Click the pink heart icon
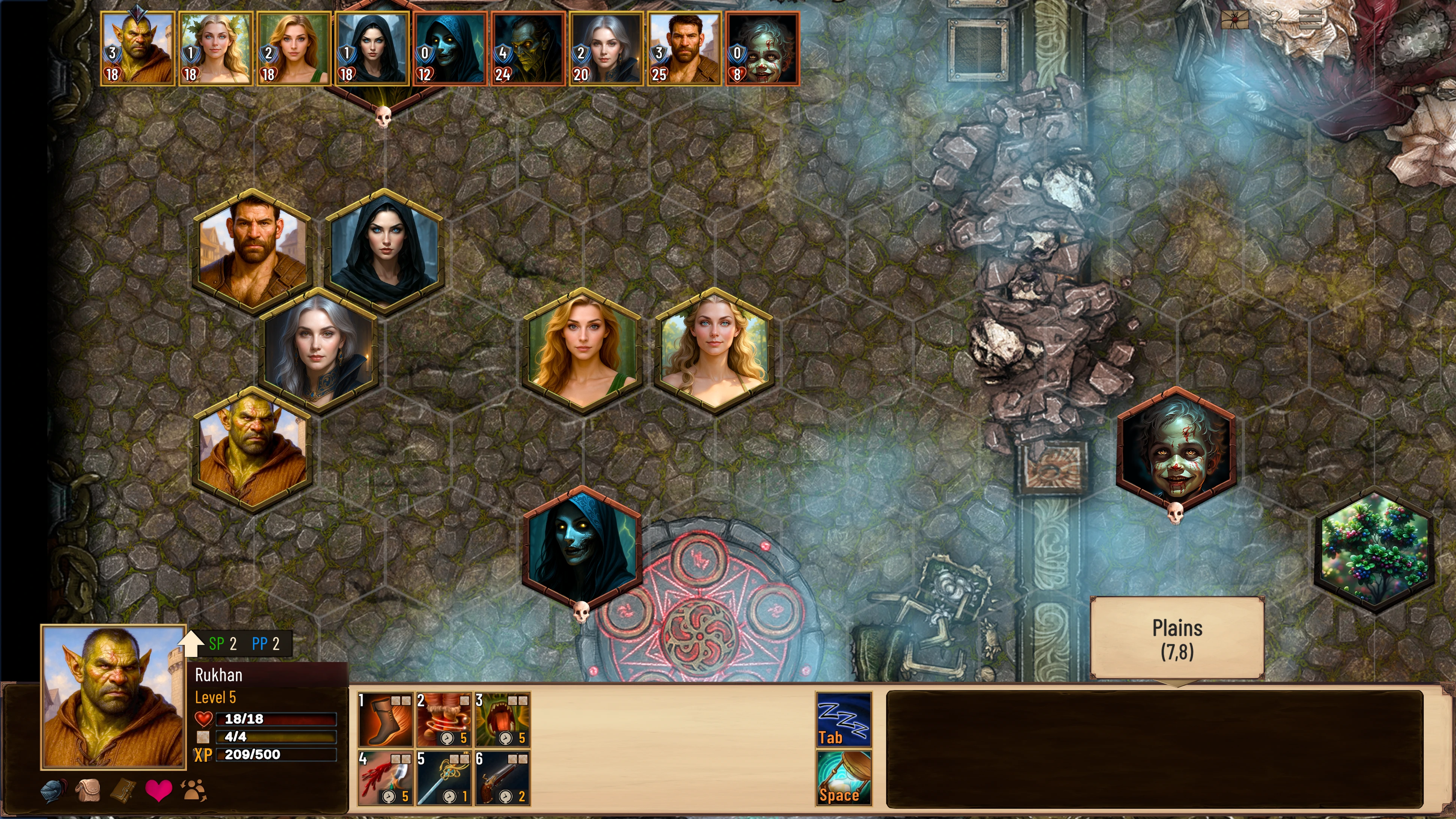This screenshot has height=819, width=1456. [158, 791]
